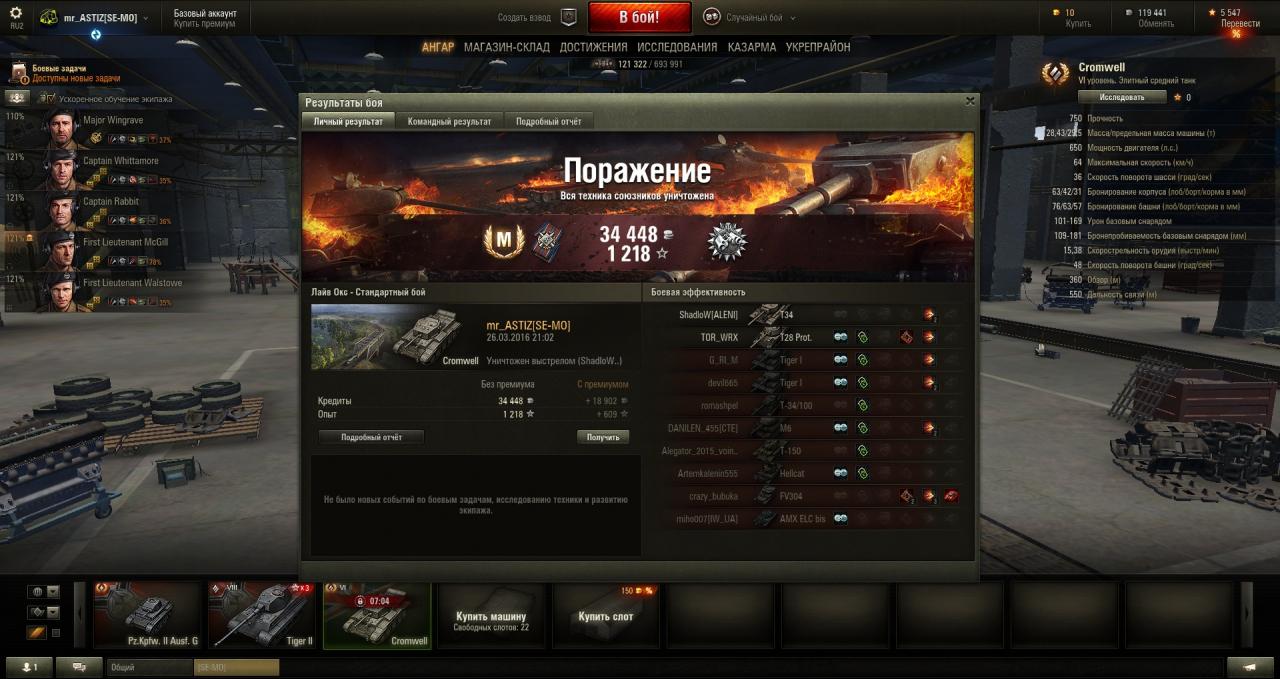Select the Личный результат tab
The width and height of the screenshot is (1280, 679).
pyautogui.click(x=348, y=121)
